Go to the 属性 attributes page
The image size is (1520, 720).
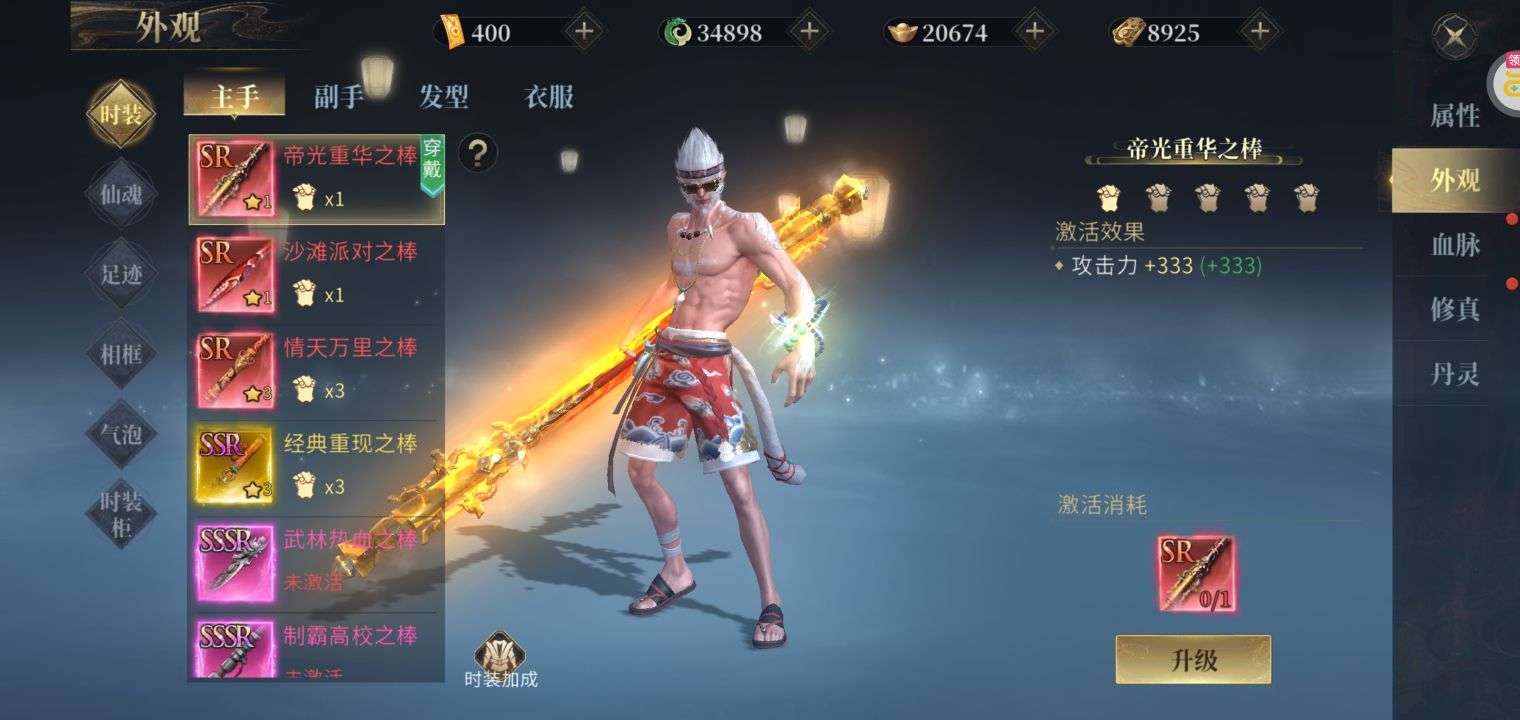click(1454, 116)
